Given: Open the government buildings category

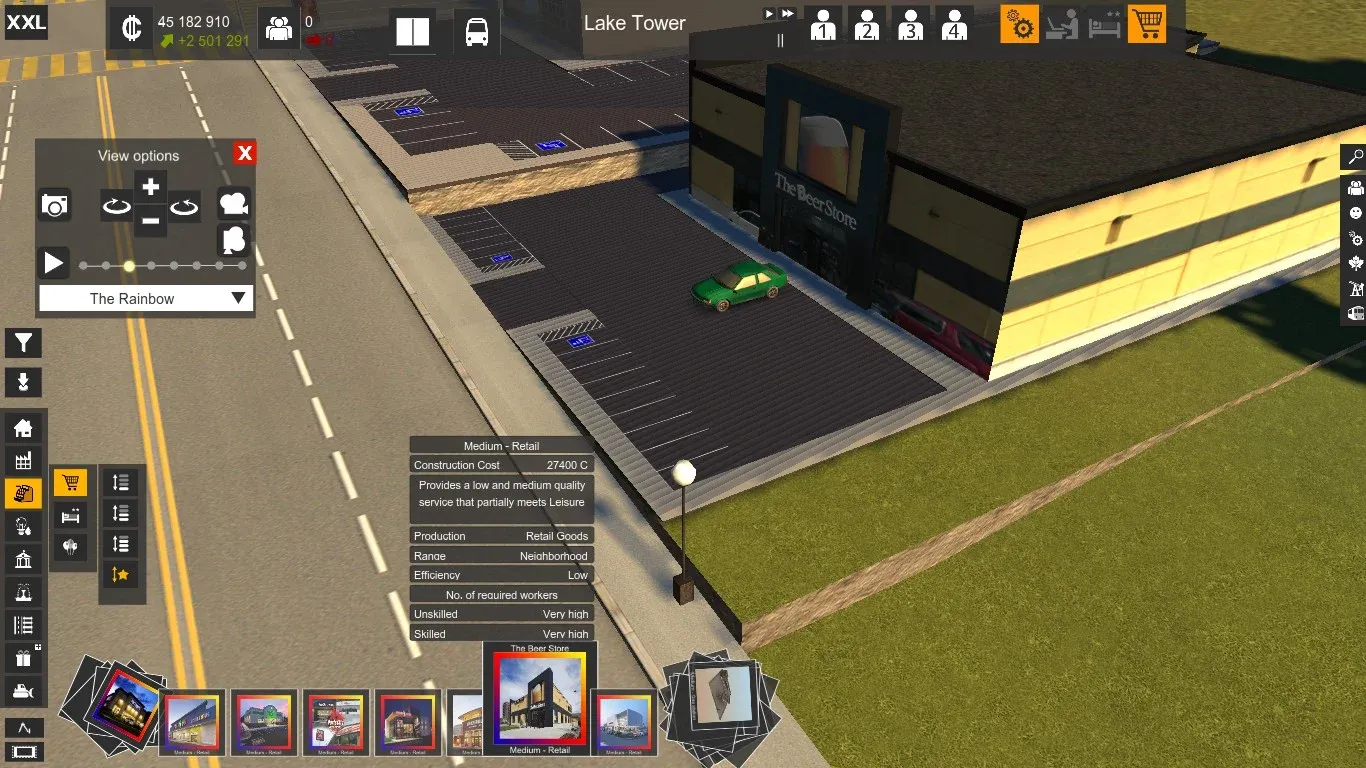Looking at the screenshot, I should tap(23, 560).
